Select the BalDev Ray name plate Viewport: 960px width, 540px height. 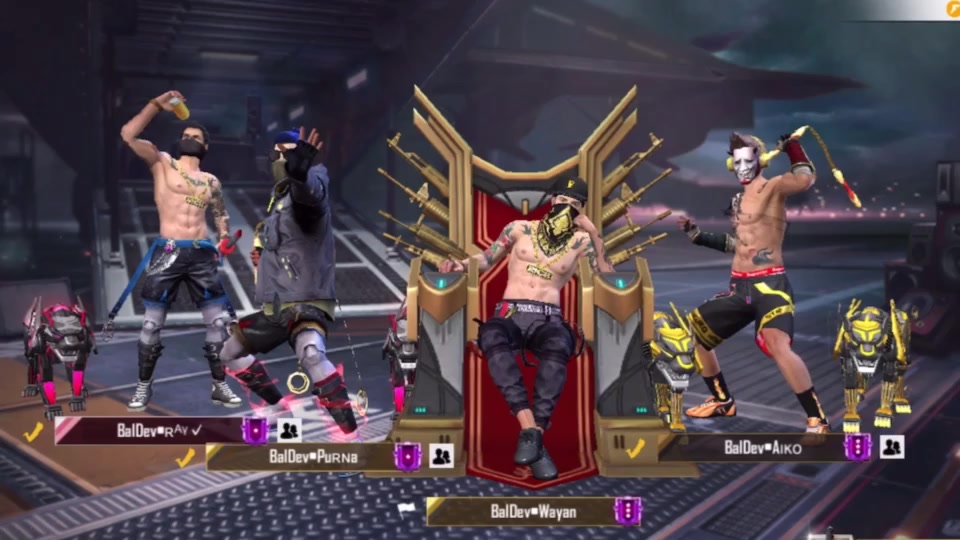click(150, 431)
